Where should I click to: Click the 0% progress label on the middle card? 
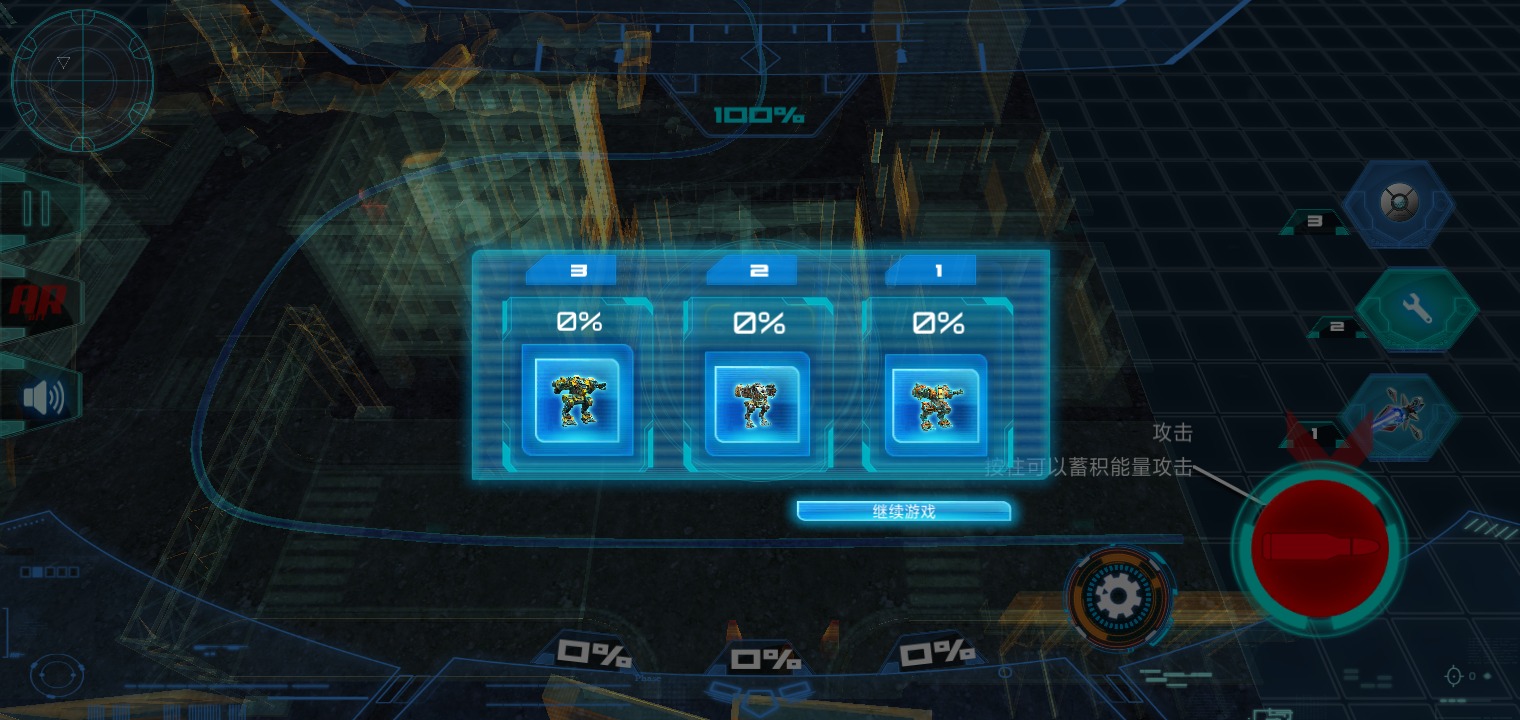click(758, 322)
